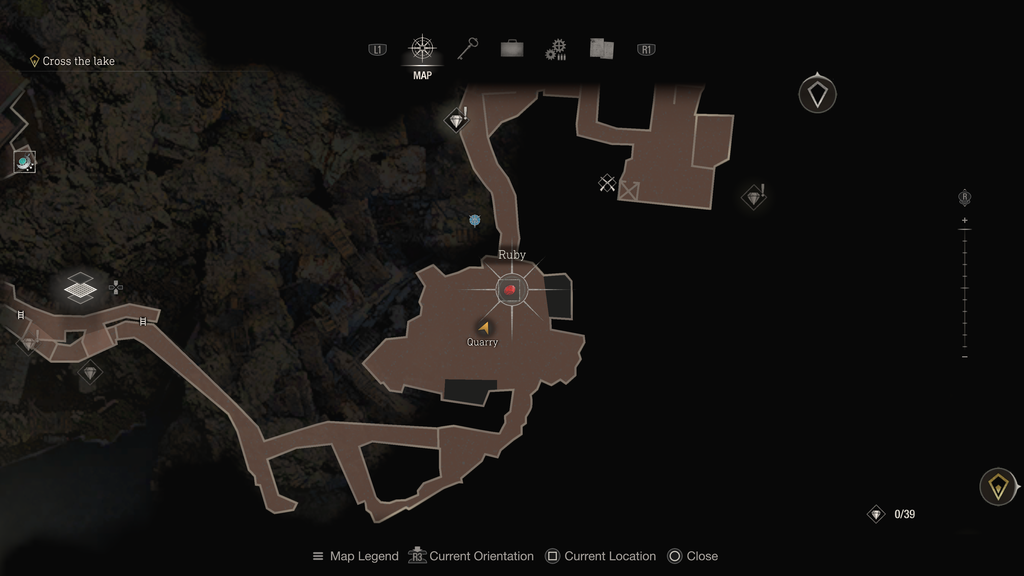This screenshot has height=576, width=1024.
Task: Click the zoom slider track
Action: [964, 288]
